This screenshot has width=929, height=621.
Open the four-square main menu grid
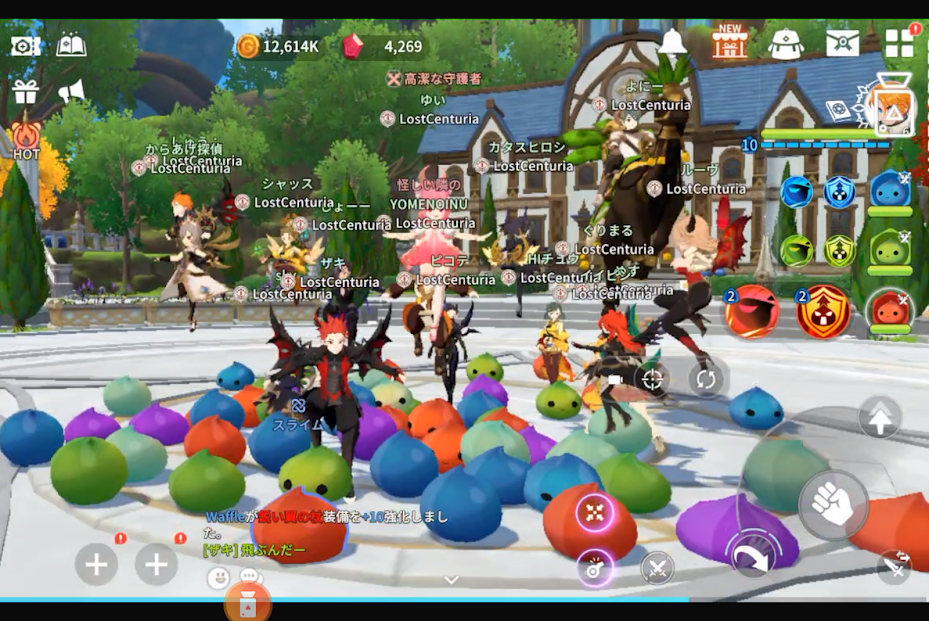tap(899, 43)
